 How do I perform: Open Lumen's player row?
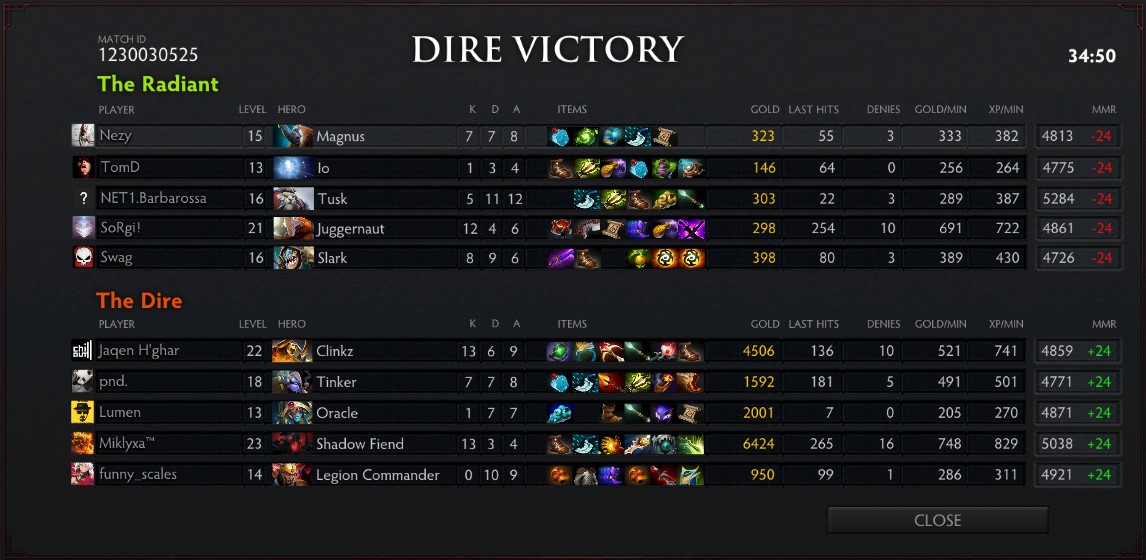tap(119, 412)
